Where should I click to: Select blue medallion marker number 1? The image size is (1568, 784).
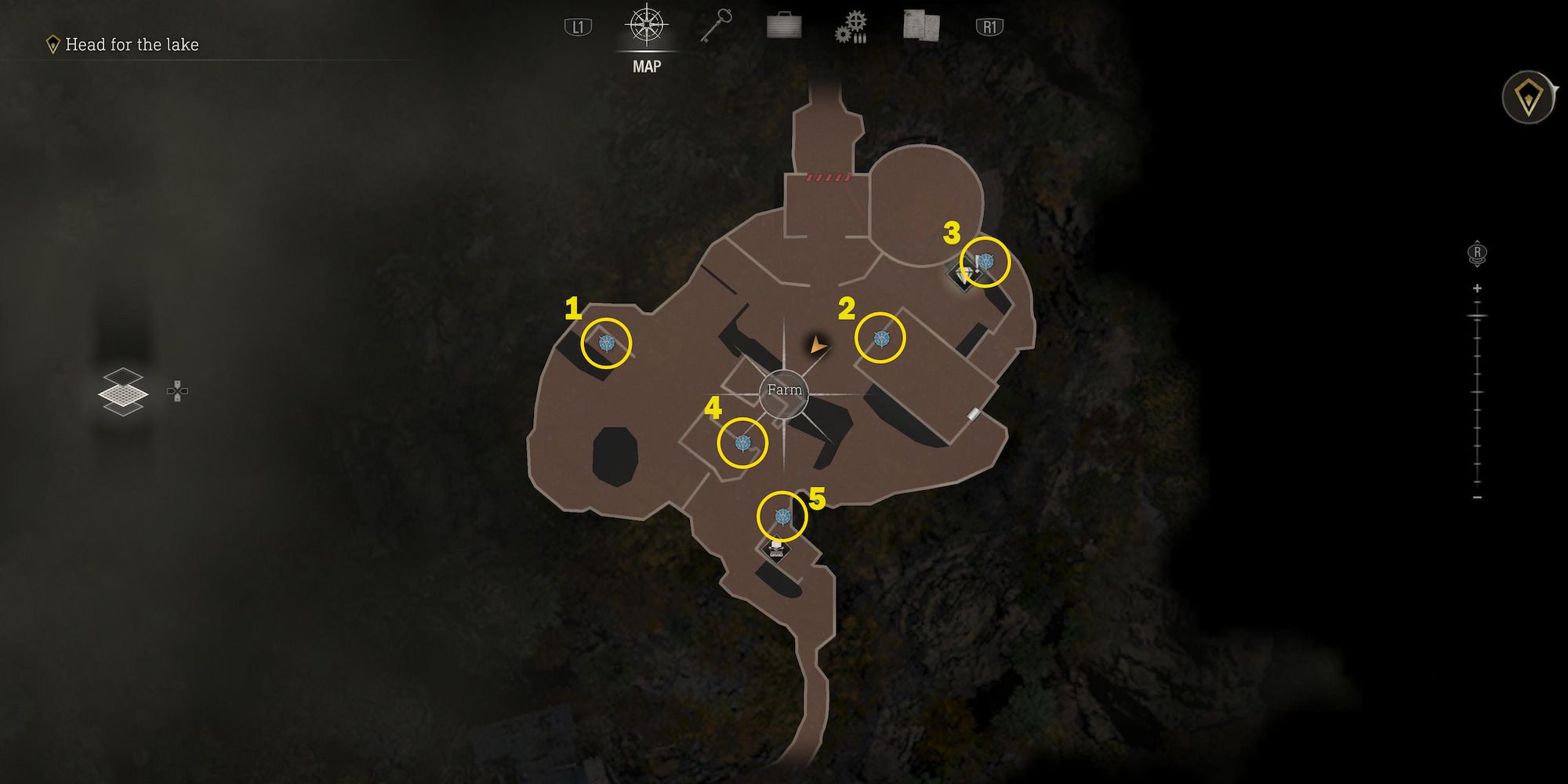(606, 343)
